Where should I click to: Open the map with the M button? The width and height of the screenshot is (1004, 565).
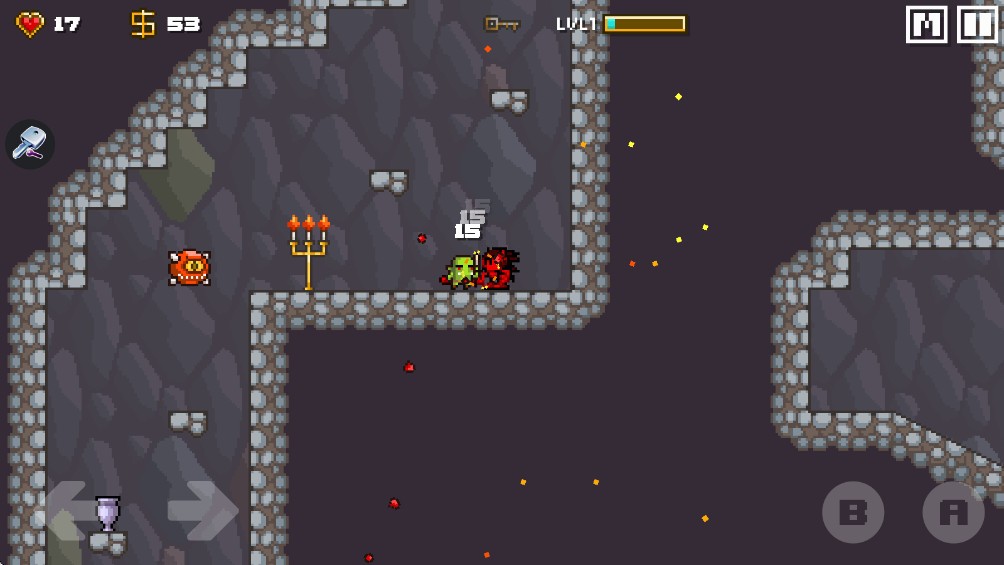926,25
